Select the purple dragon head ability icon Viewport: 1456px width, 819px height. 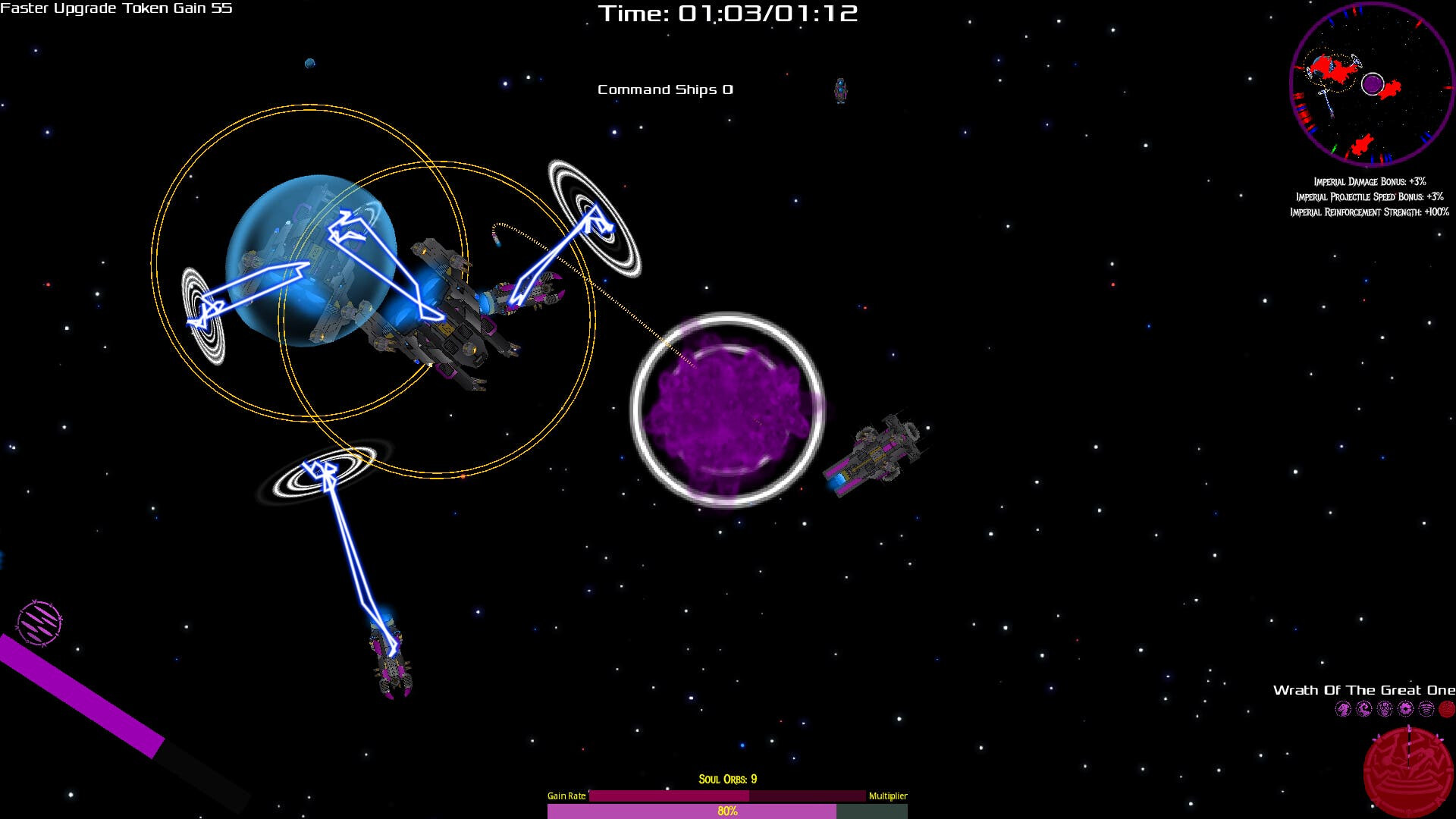[1343, 709]
